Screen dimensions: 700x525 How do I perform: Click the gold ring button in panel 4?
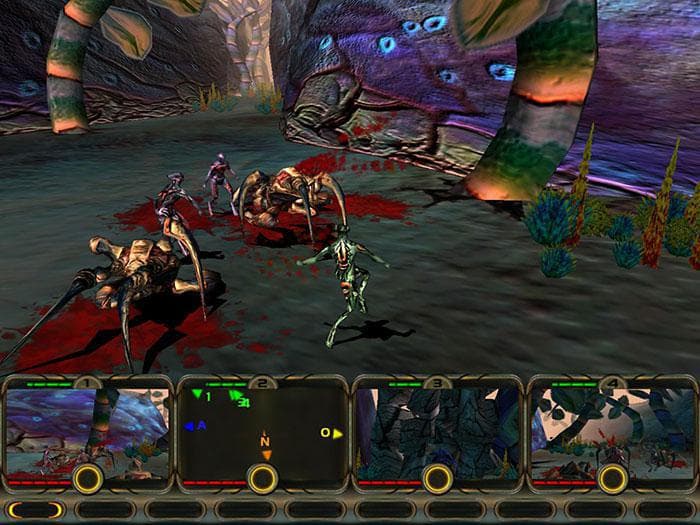[x=611, y=478]
